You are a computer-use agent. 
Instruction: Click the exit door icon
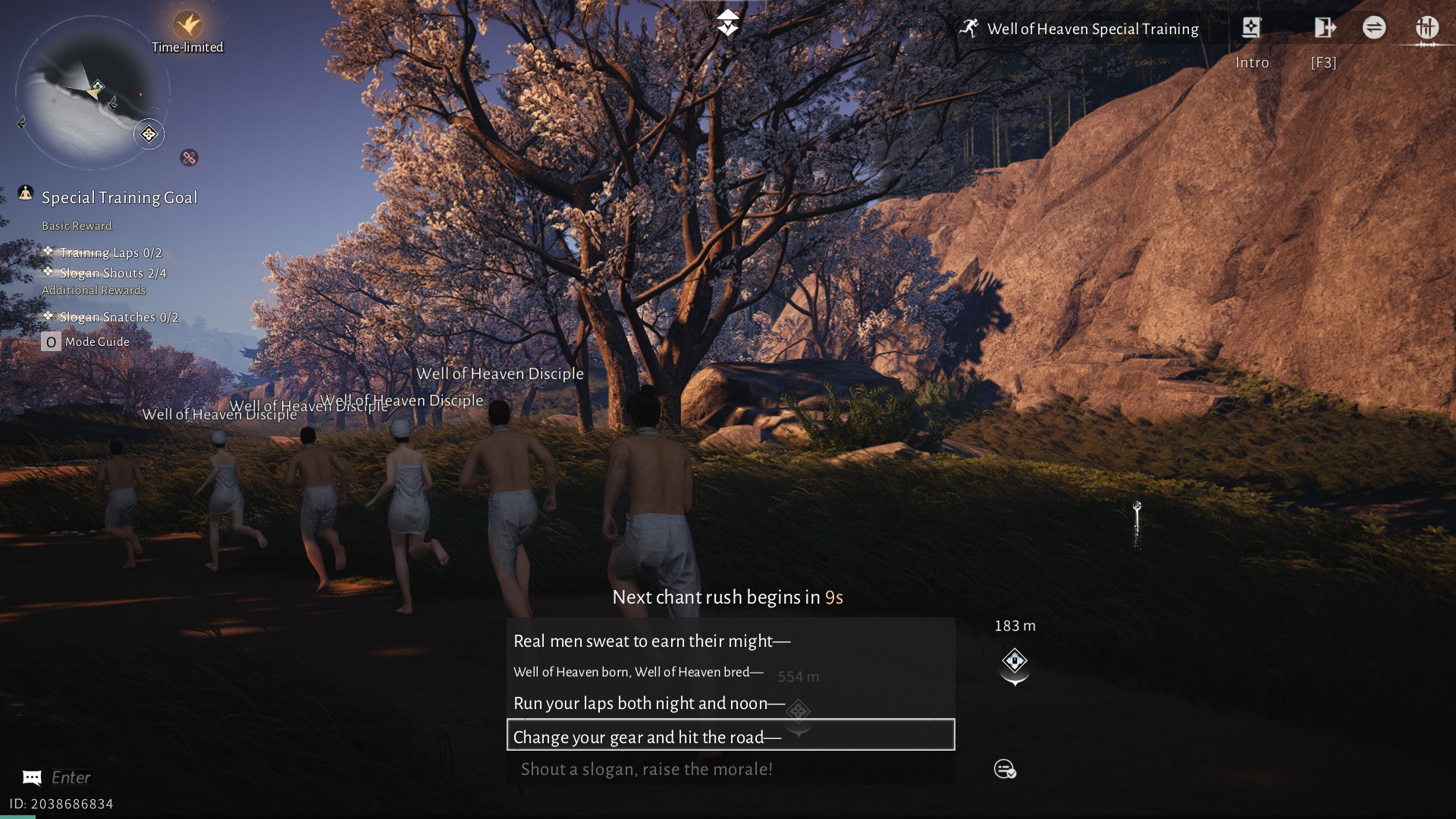click(x=1324, y=29)
